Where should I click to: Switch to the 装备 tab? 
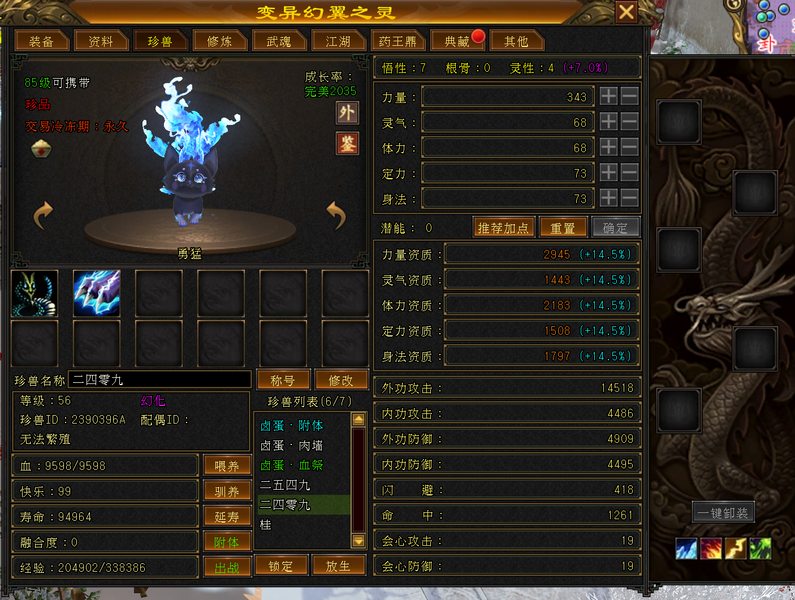[41, 41]
